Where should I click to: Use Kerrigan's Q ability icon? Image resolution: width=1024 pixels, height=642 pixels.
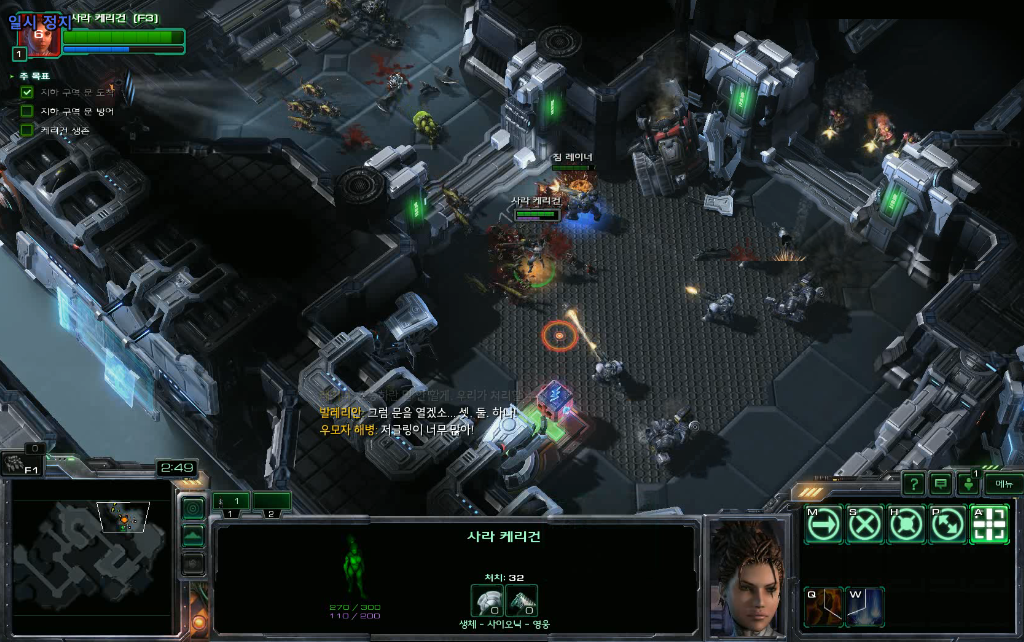point(823,606)
